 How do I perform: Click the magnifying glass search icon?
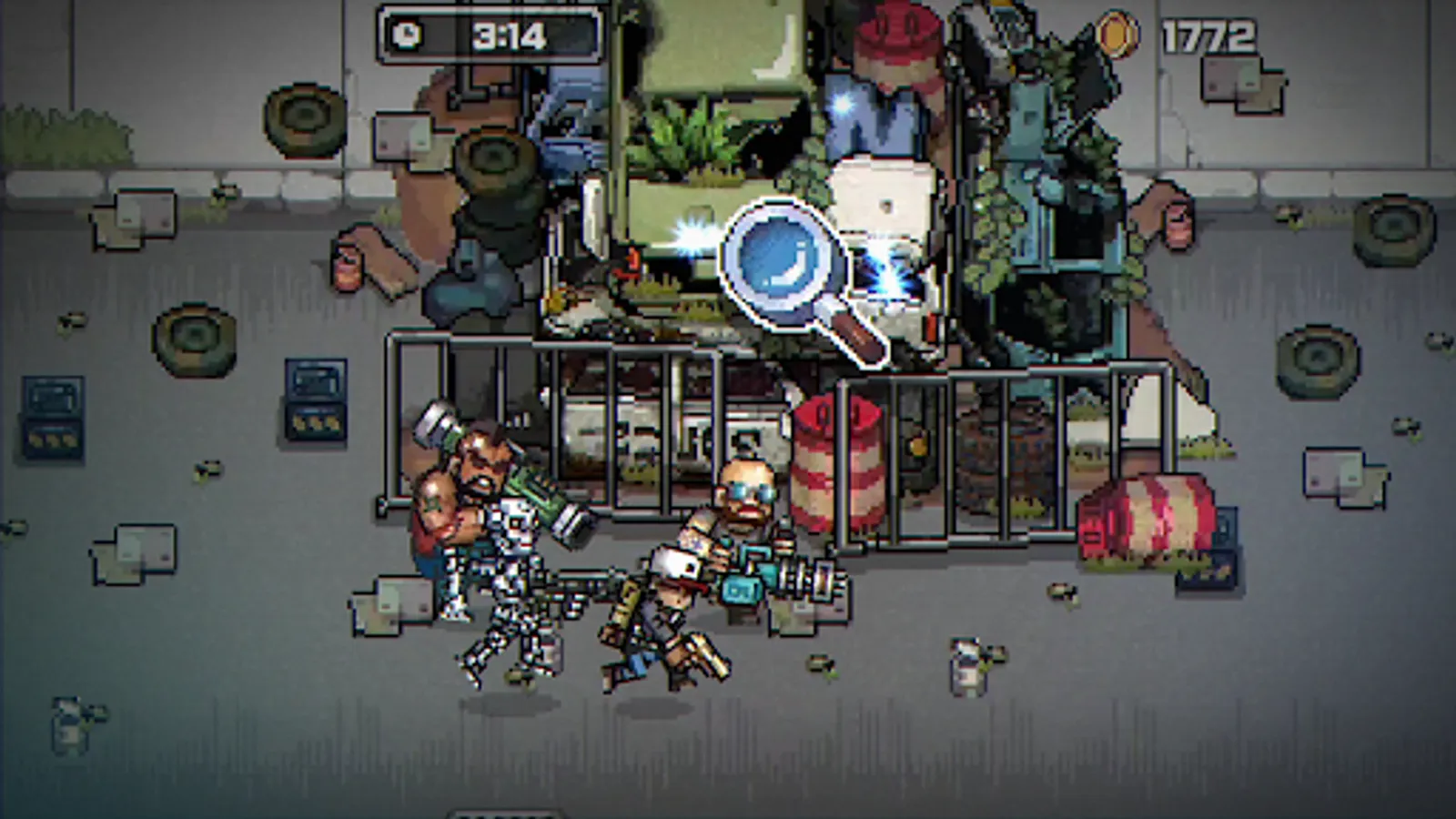pos(784,264)
